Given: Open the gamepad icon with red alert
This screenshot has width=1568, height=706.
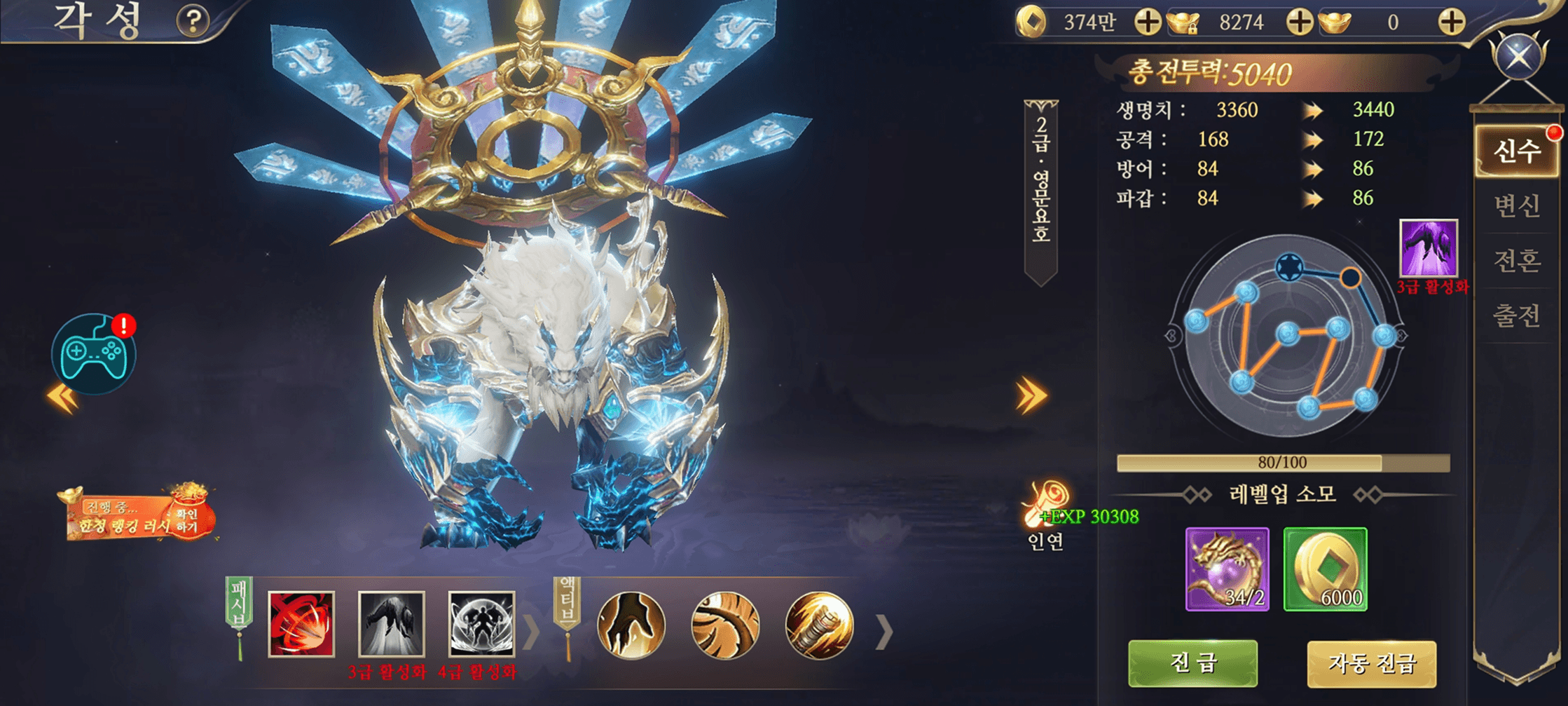Looking at the screenshot, I should (94, 353).
